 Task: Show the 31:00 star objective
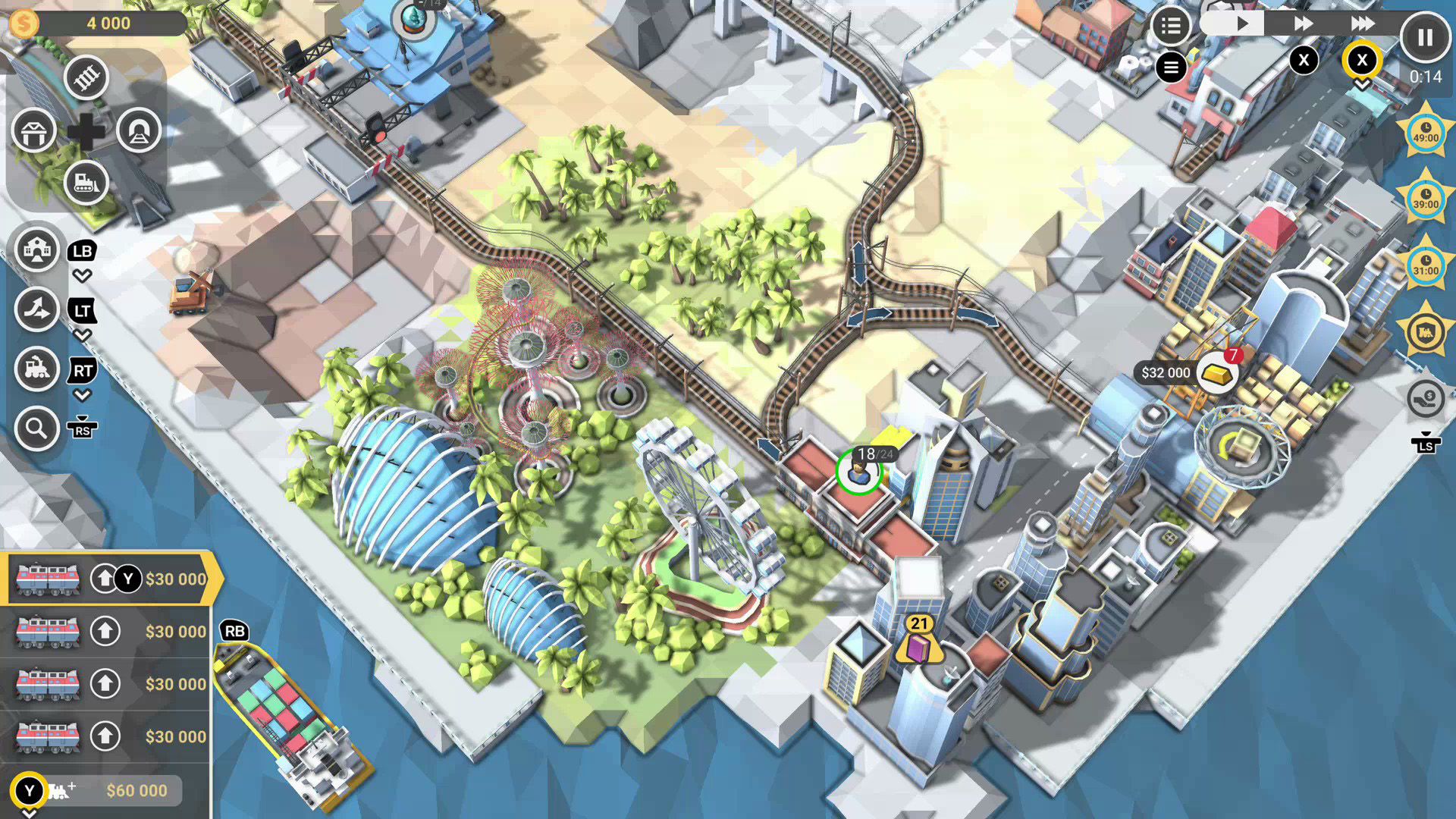[x=1426, y=265]
